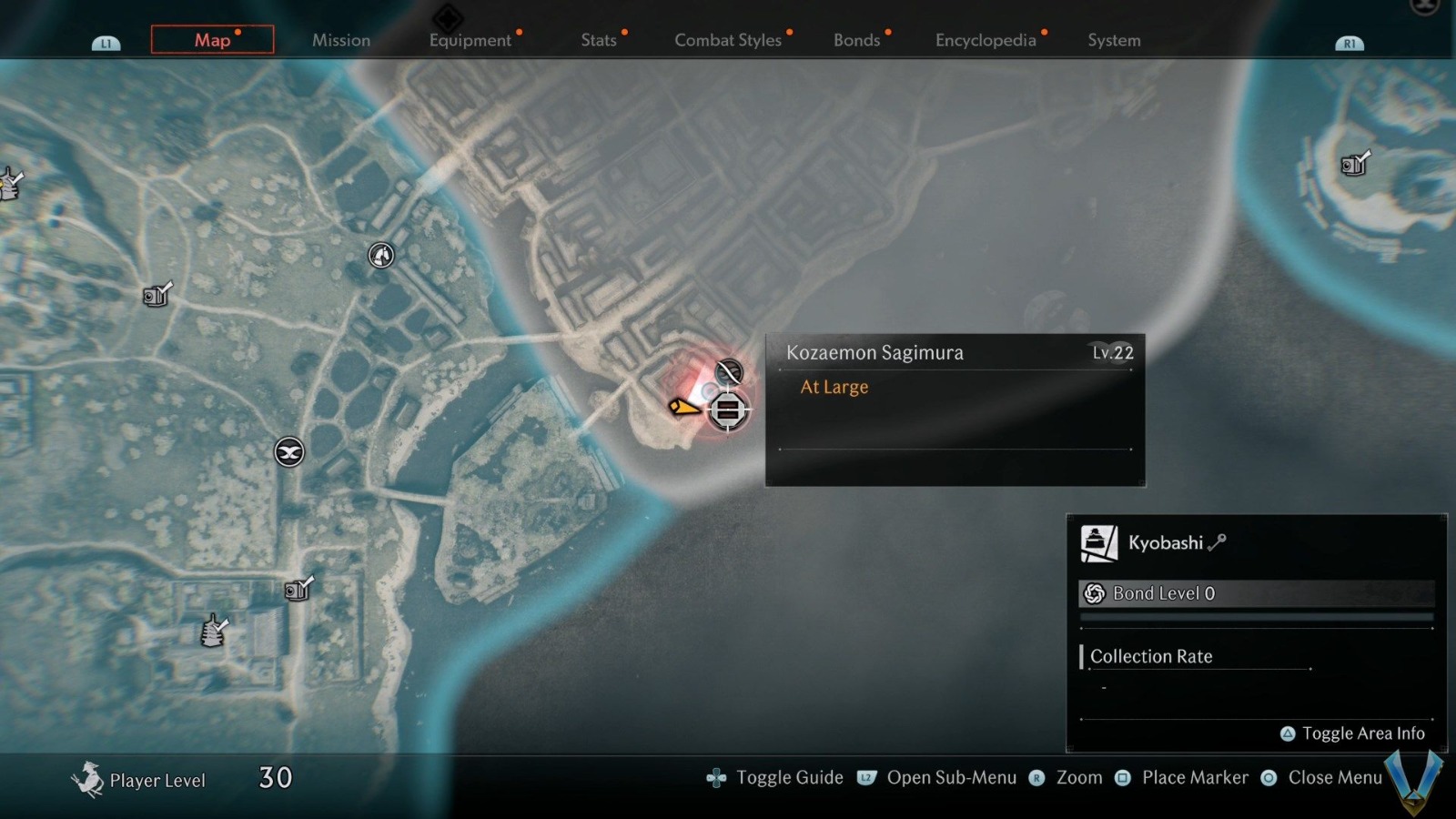
Task: Open the Combat Styles menu
Action: pyautogui.click(x=728, y=40)
